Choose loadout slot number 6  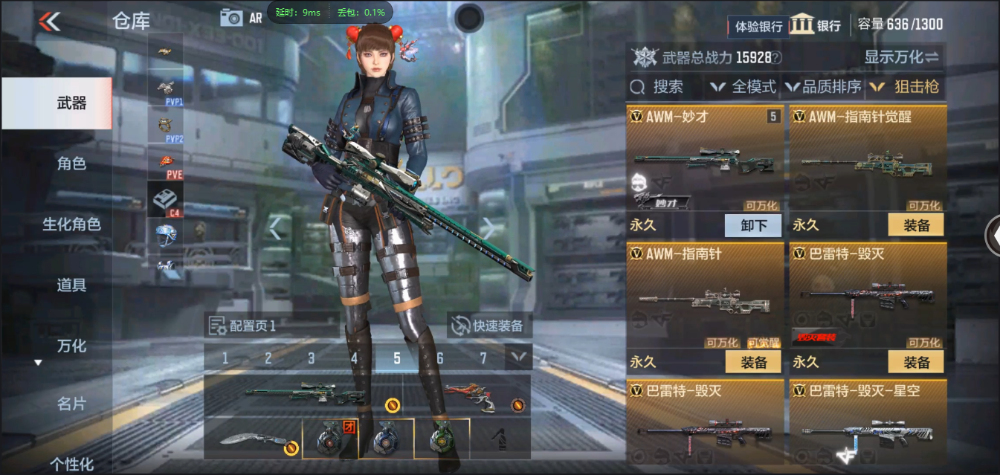tap(440, 358)
